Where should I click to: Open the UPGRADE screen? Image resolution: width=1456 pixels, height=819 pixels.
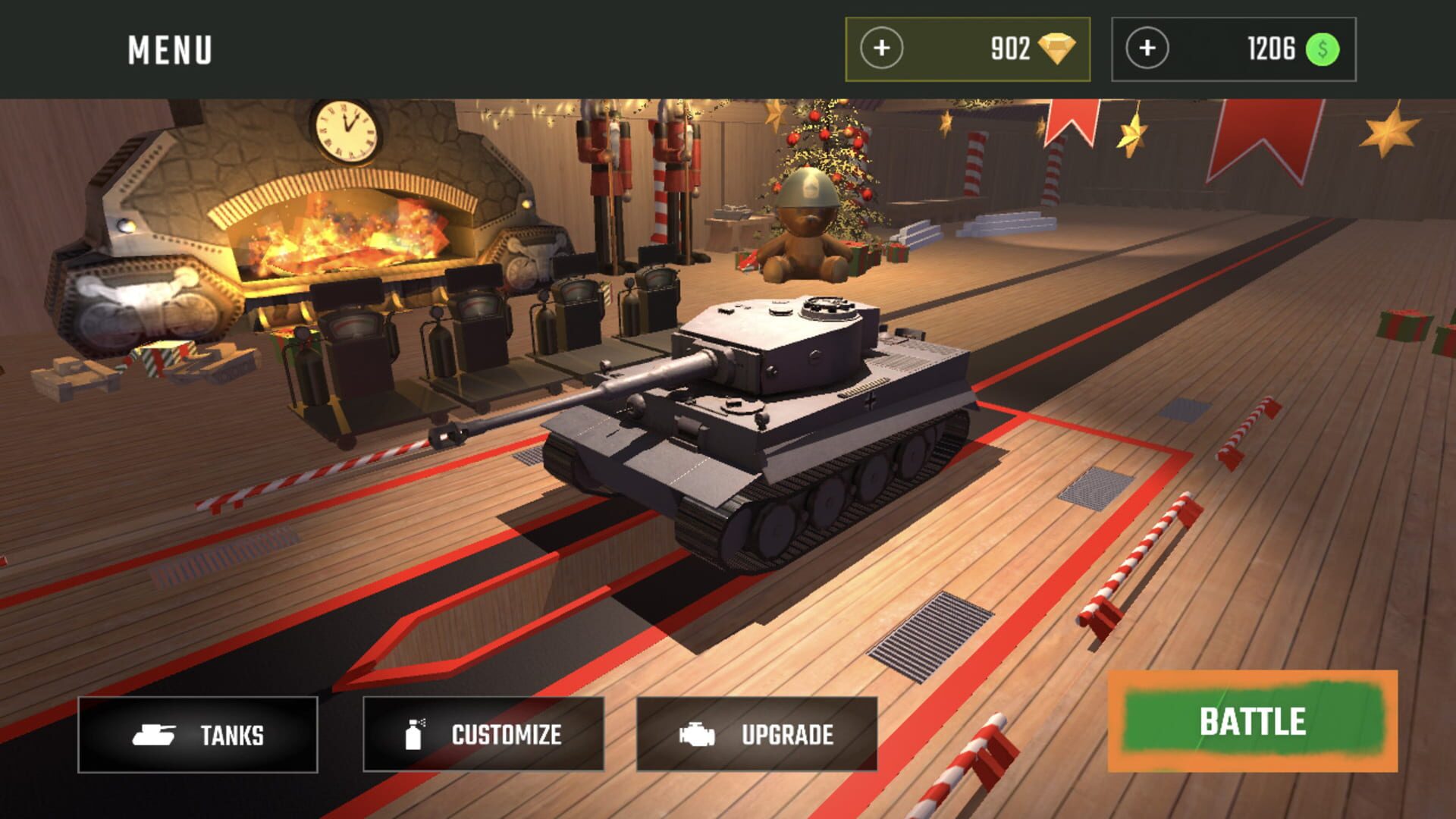coord(756,733)
